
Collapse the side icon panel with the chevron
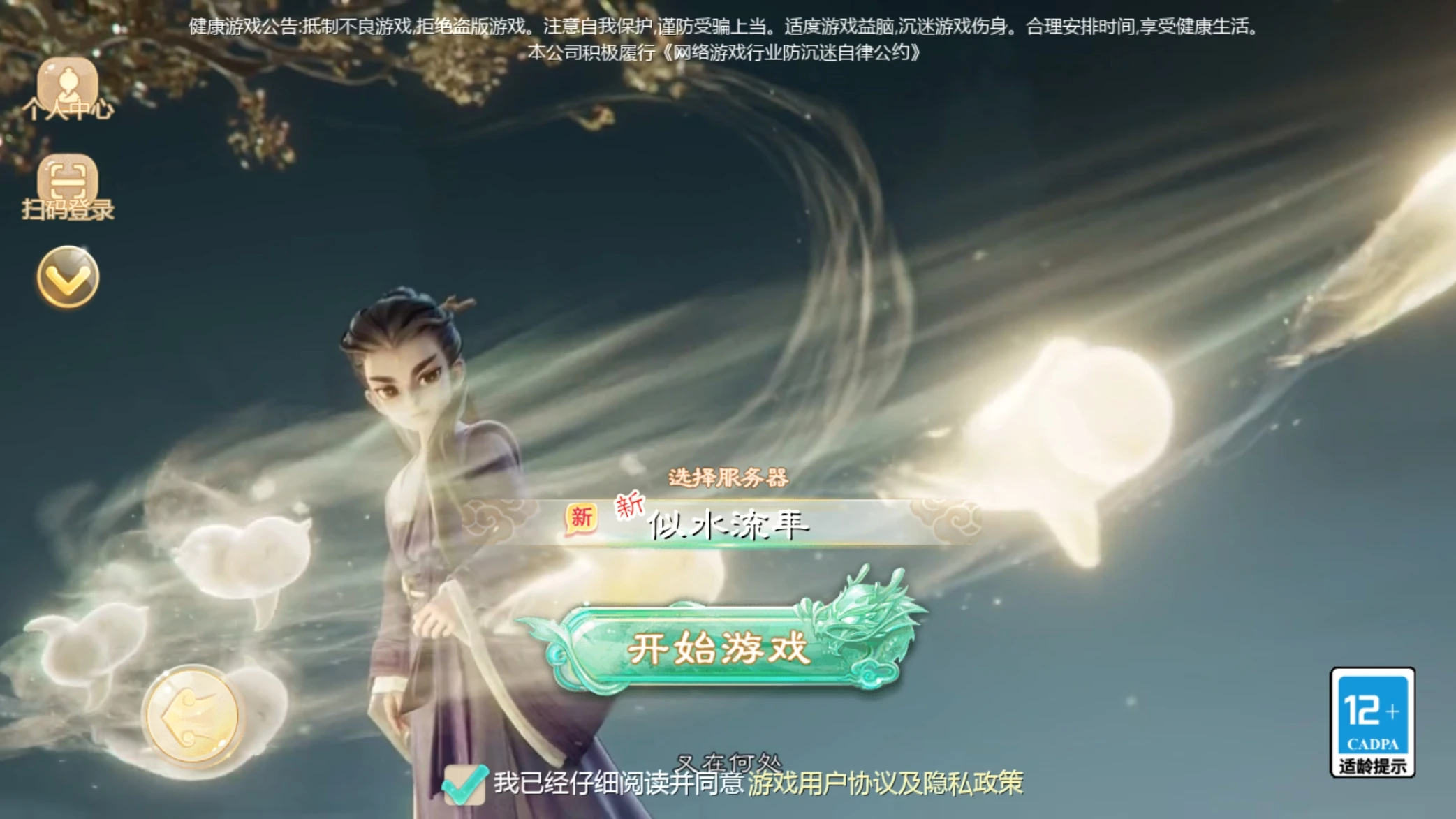pos(68,277)
